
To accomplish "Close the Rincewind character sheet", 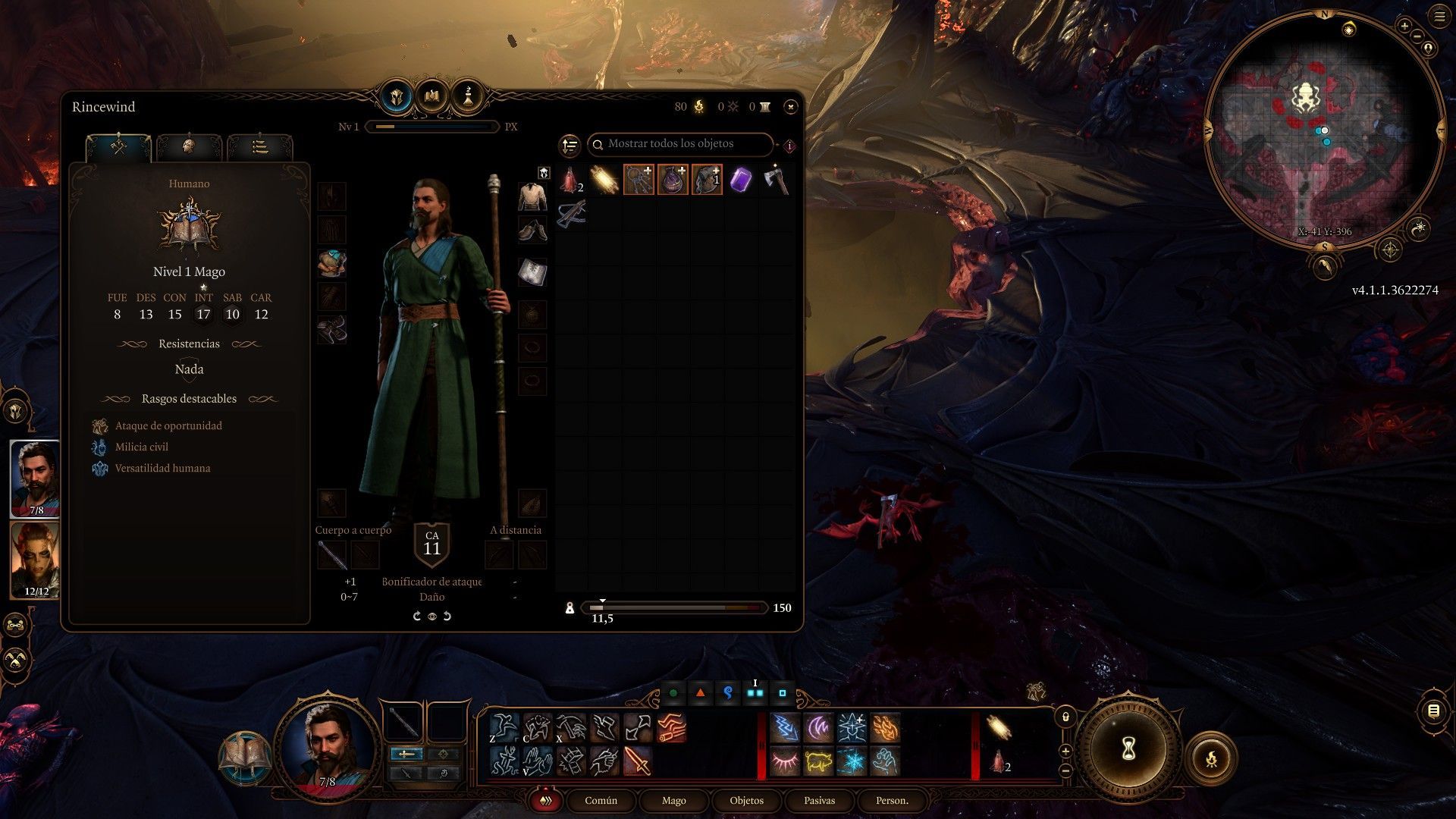I will click(790, 107).
